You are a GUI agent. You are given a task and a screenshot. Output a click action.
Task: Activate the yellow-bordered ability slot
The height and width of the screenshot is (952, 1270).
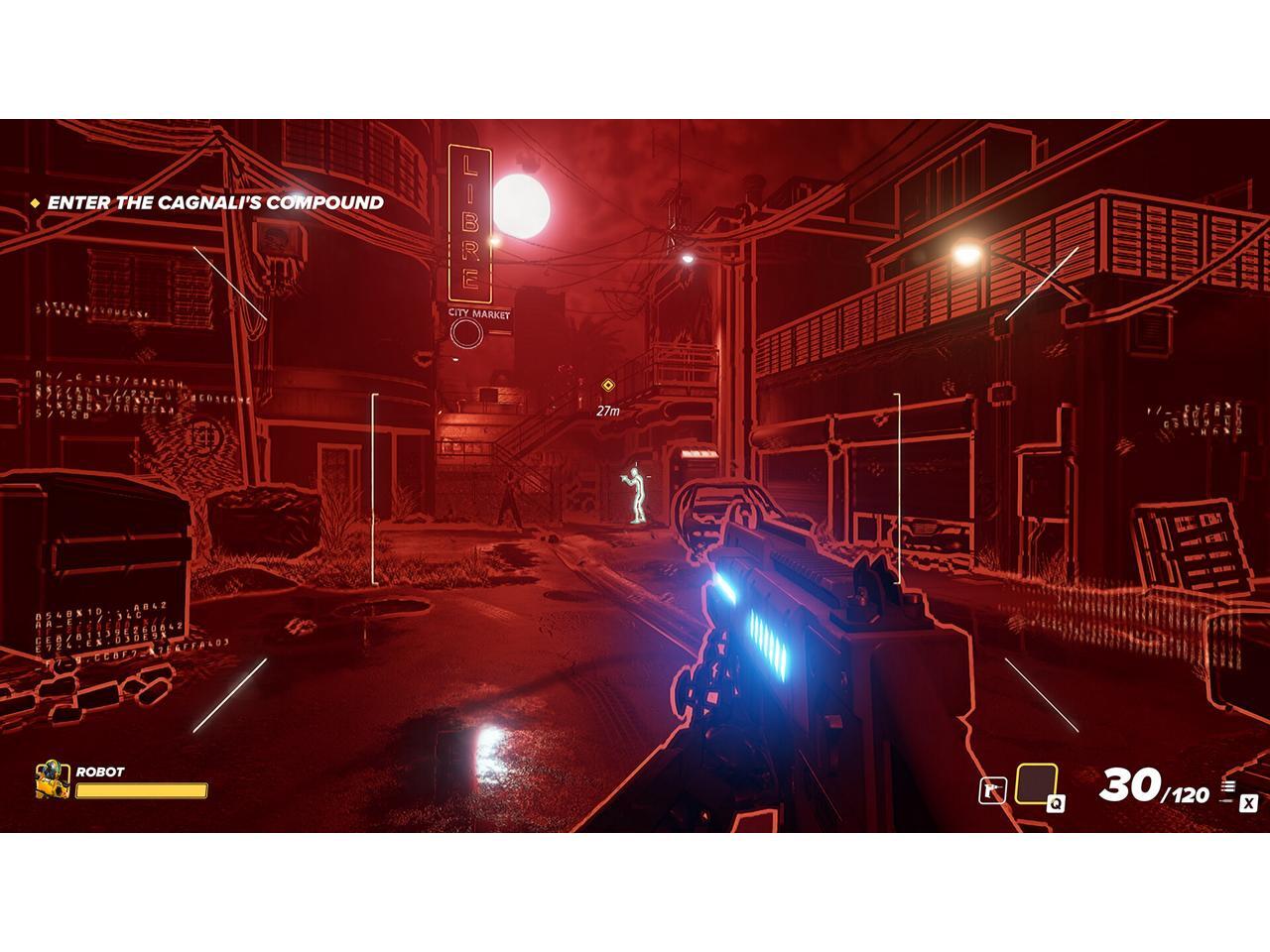1036,784
